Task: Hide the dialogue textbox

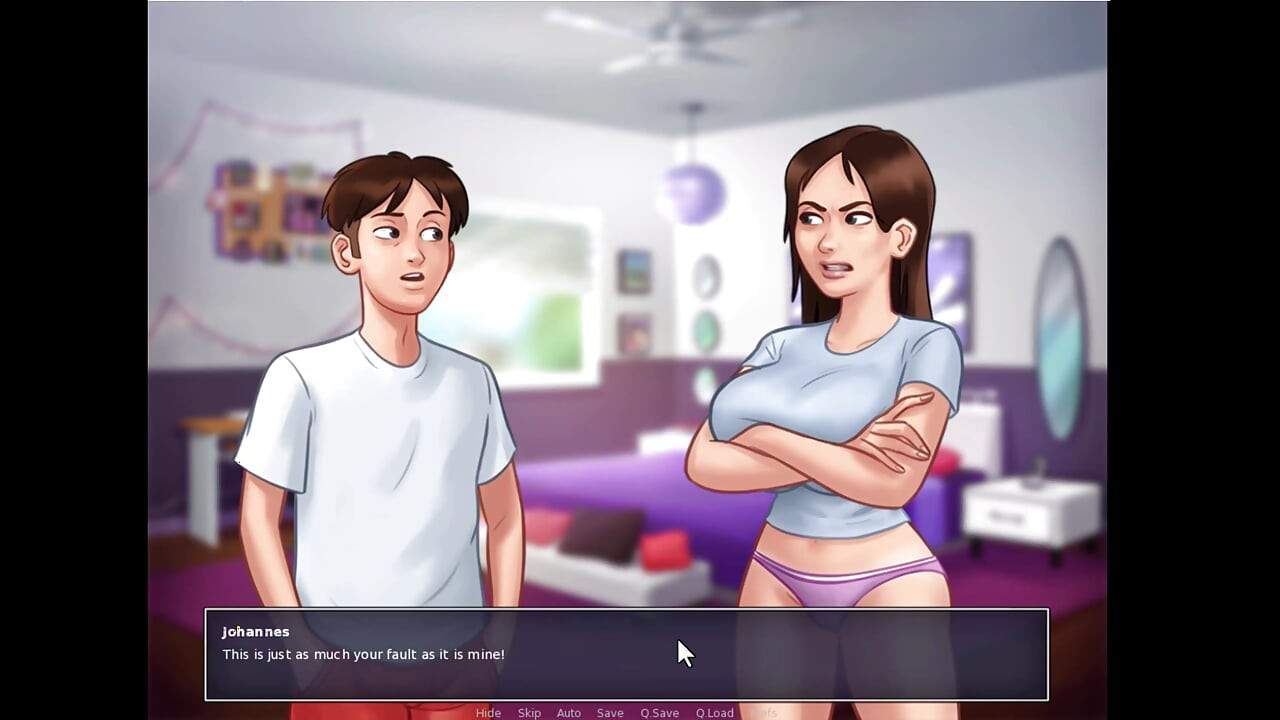Action: (x=488, y=713)
